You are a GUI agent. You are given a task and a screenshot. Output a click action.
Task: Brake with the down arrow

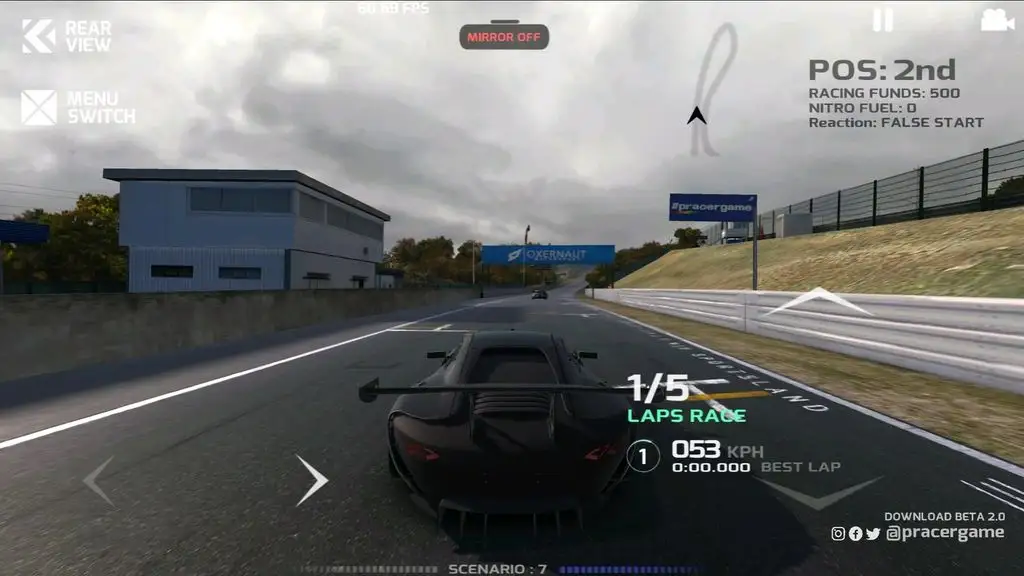[818, 492]
